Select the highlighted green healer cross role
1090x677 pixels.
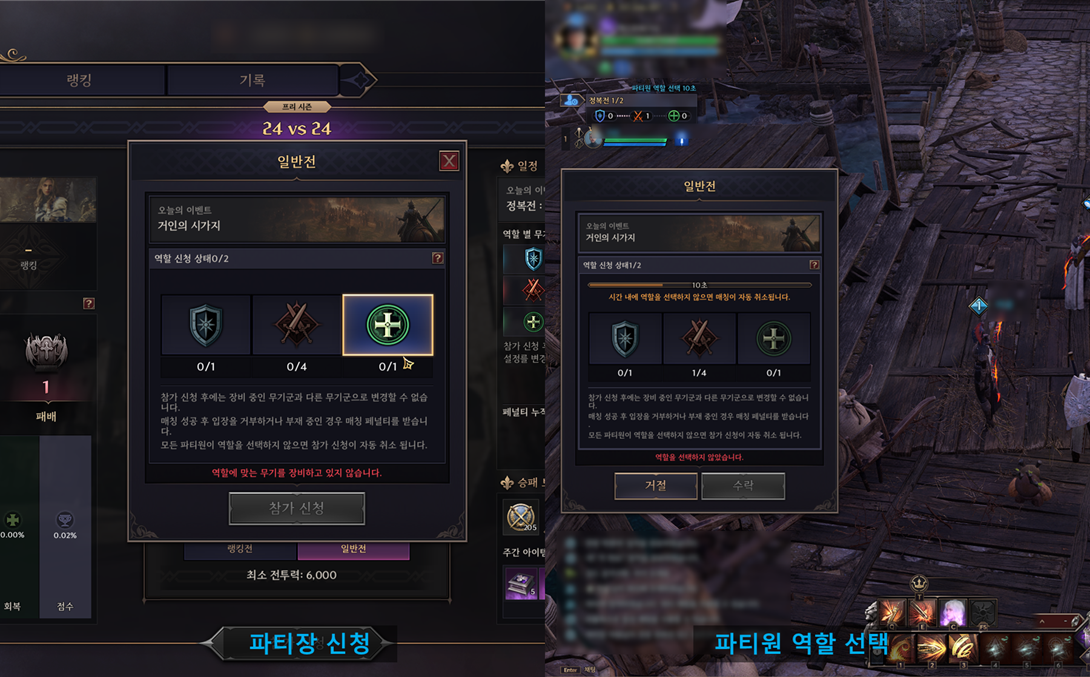(x=387, y=325)
